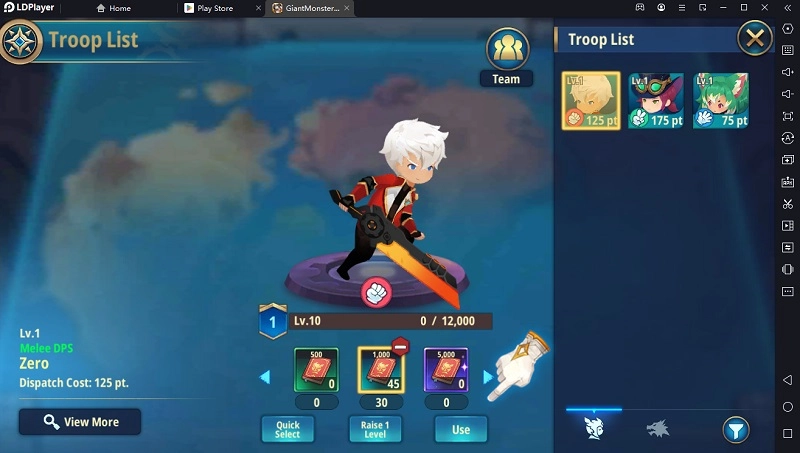The image size is (800, 453).
Task: Click the fist icon under Zero
Action: 374,292
